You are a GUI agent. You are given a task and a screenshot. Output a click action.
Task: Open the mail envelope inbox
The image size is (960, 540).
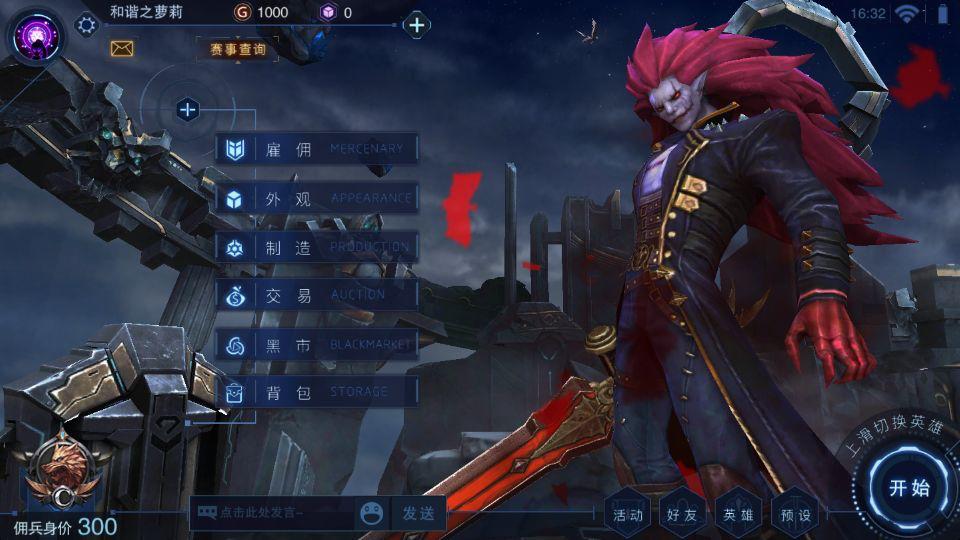(122, 48)
